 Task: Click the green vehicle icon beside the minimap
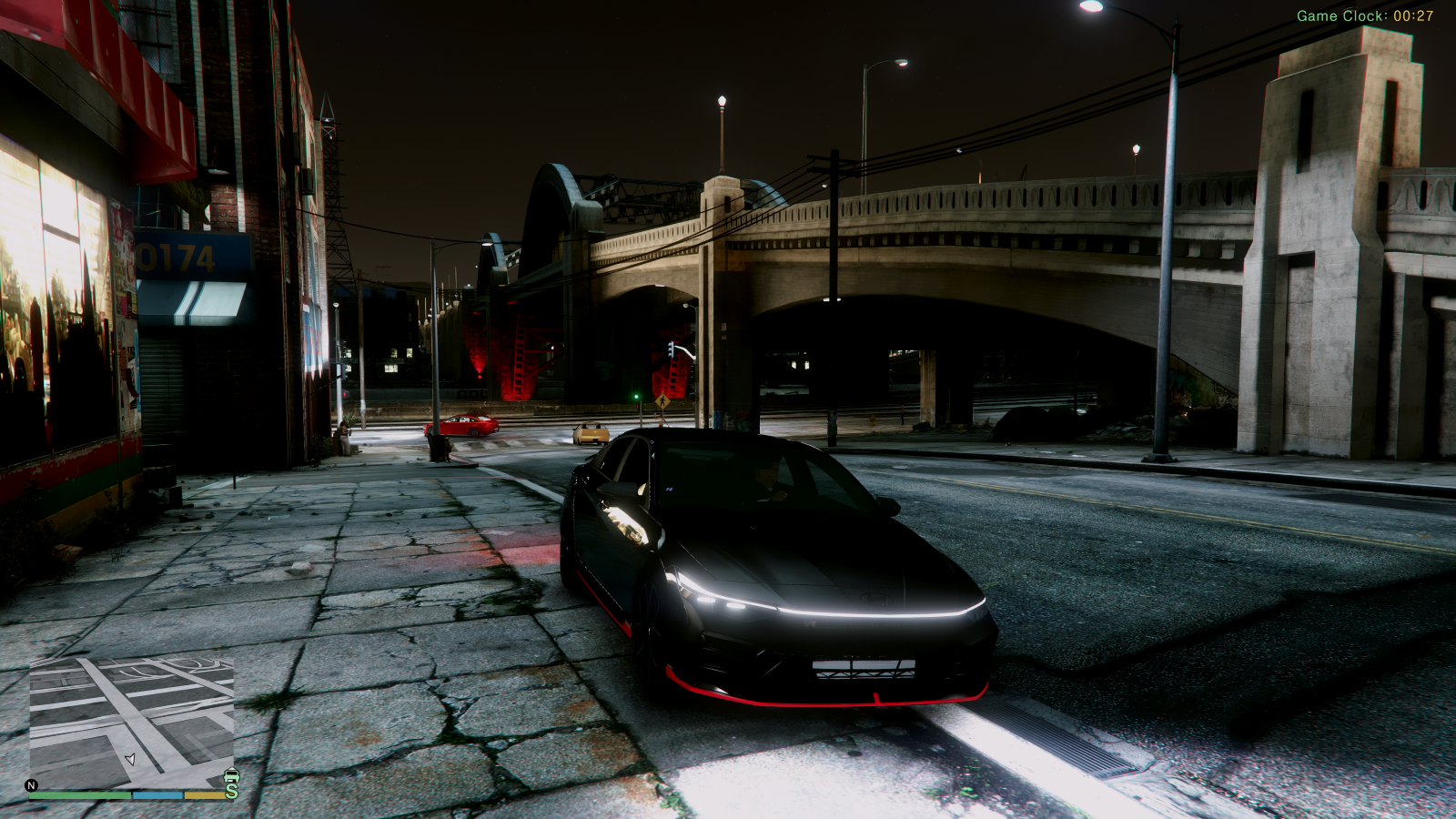pos(231,776)
